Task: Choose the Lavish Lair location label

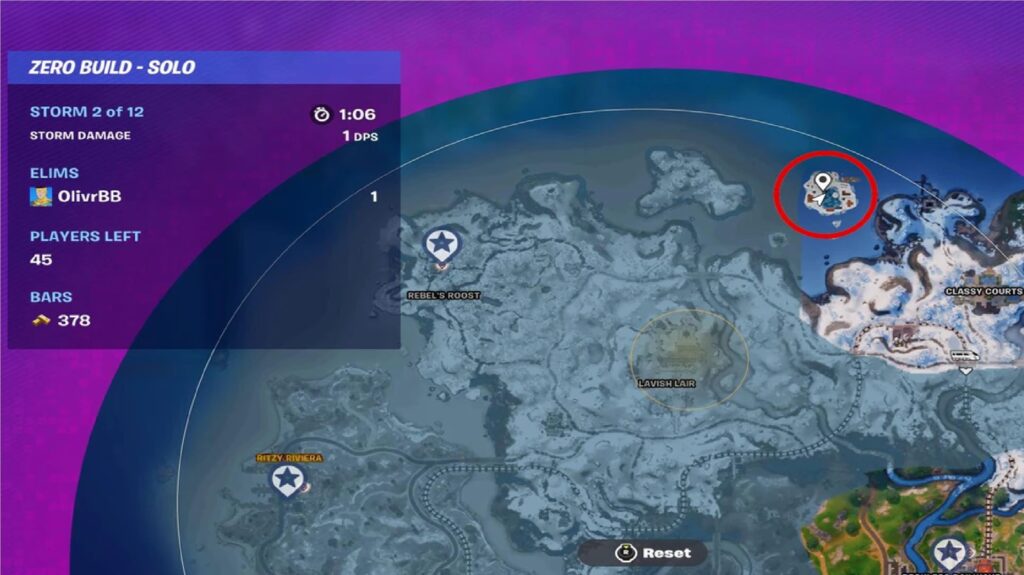Action: click(666, 383)
